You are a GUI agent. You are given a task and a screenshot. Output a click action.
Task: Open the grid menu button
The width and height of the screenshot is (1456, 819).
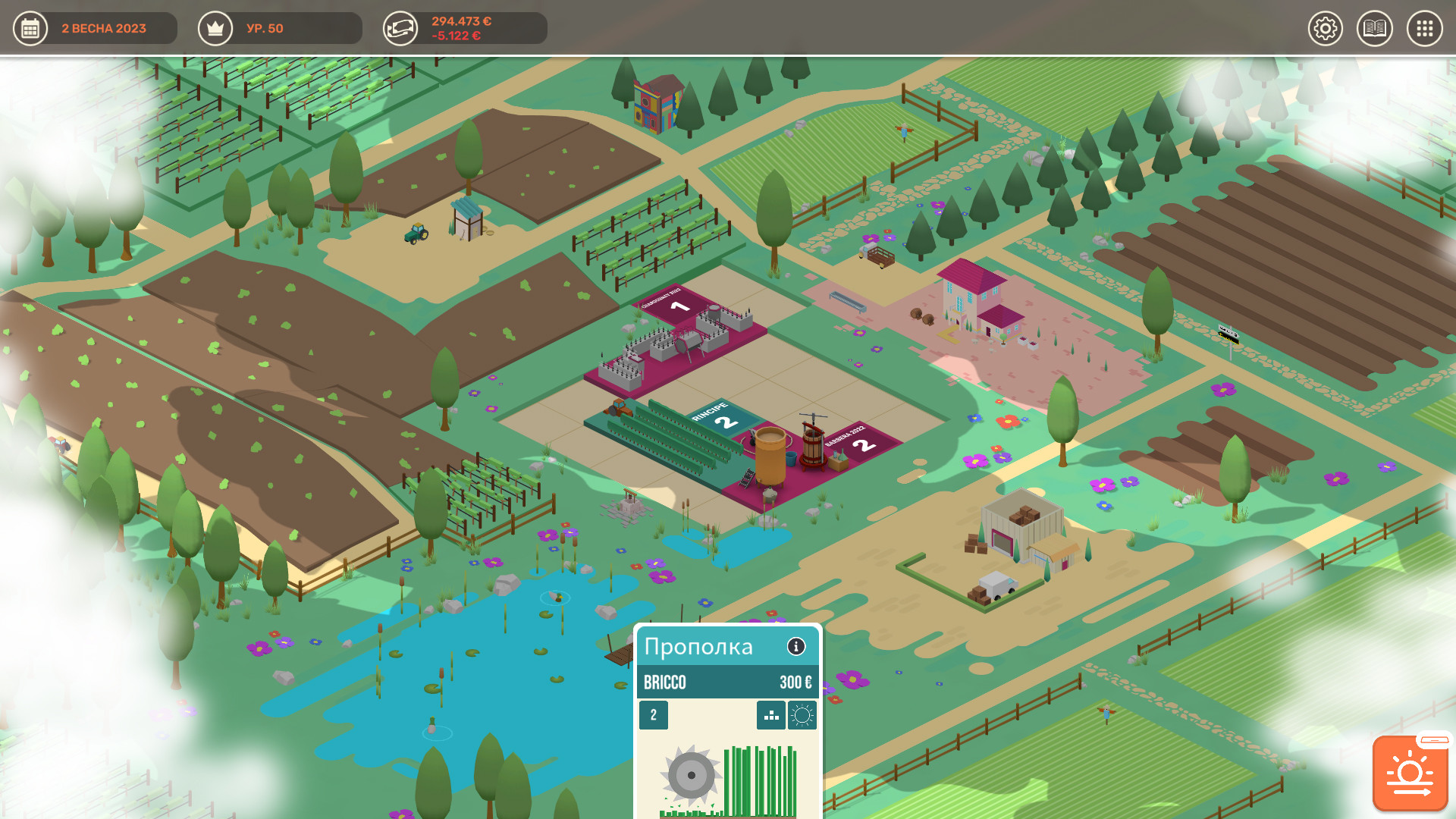(1424, 29)
